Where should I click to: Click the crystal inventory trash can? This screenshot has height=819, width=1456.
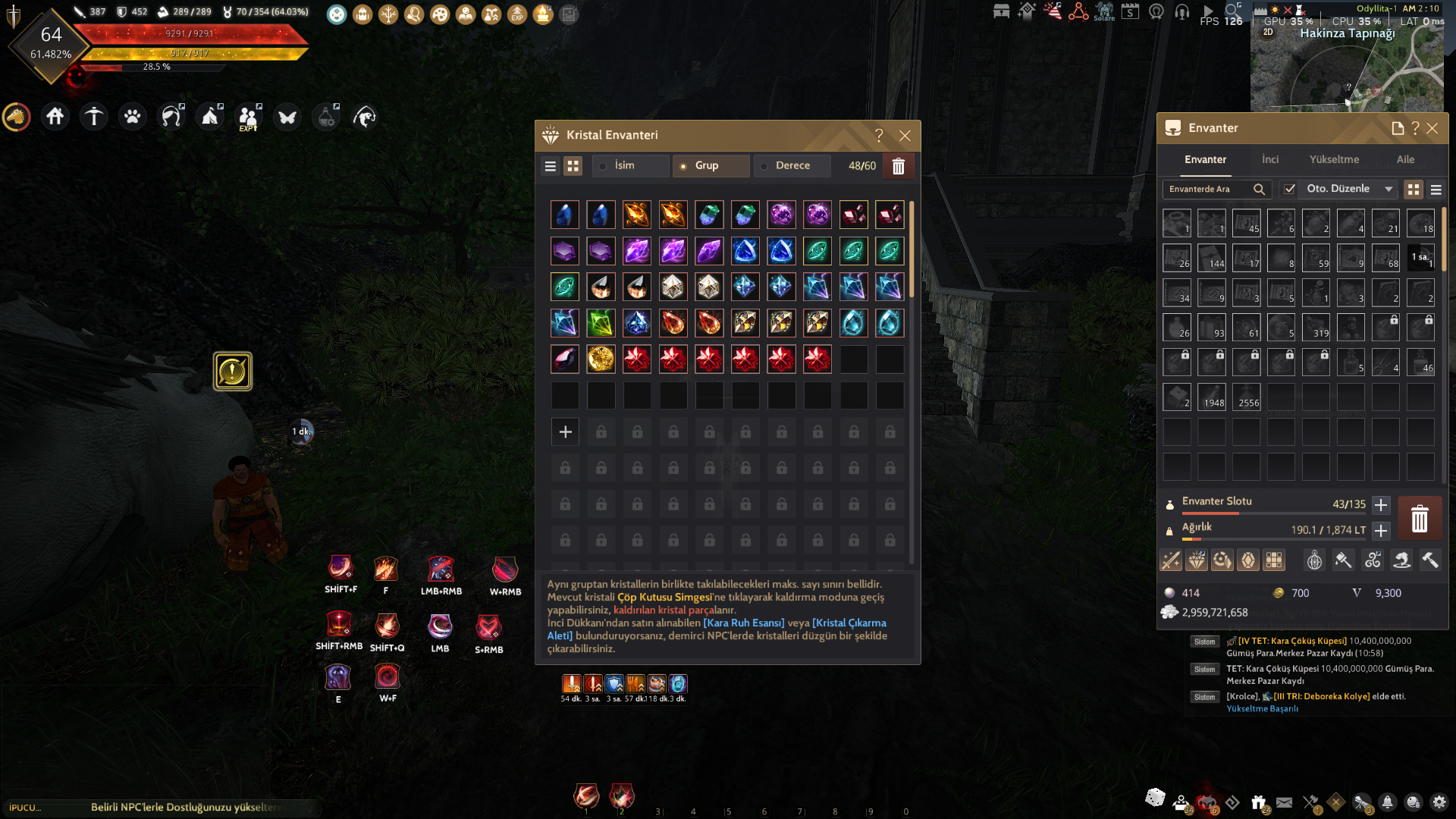click(899, 166)
